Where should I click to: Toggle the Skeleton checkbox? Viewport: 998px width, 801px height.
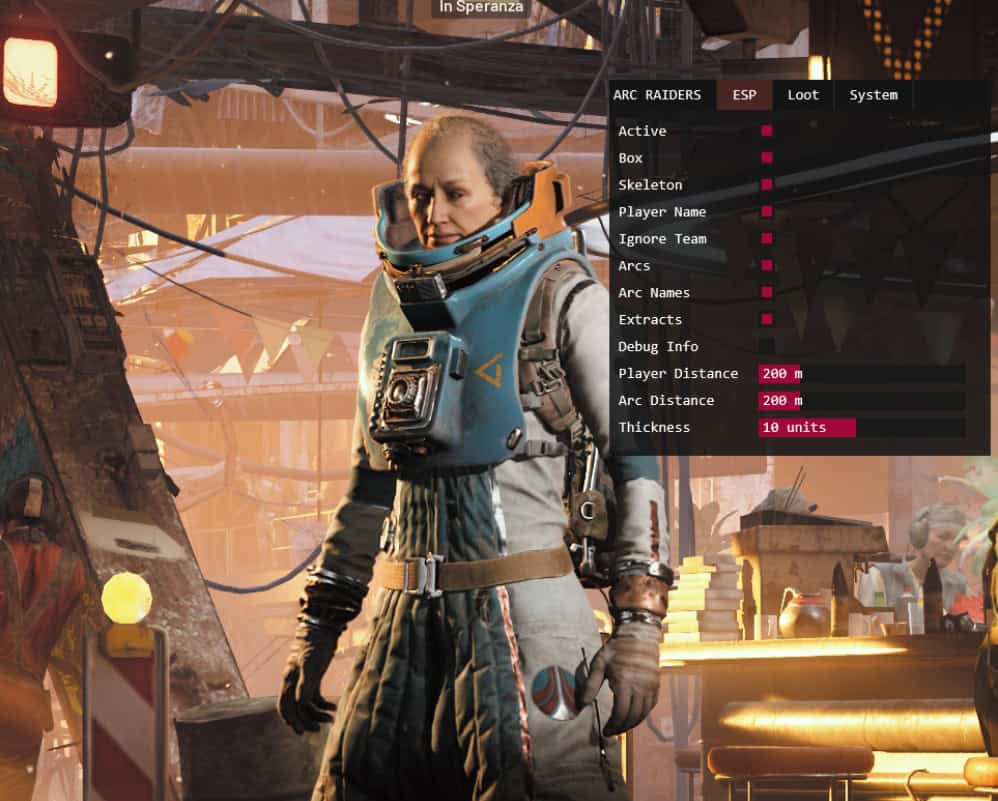pyautogui.click(x=767, y=185)
